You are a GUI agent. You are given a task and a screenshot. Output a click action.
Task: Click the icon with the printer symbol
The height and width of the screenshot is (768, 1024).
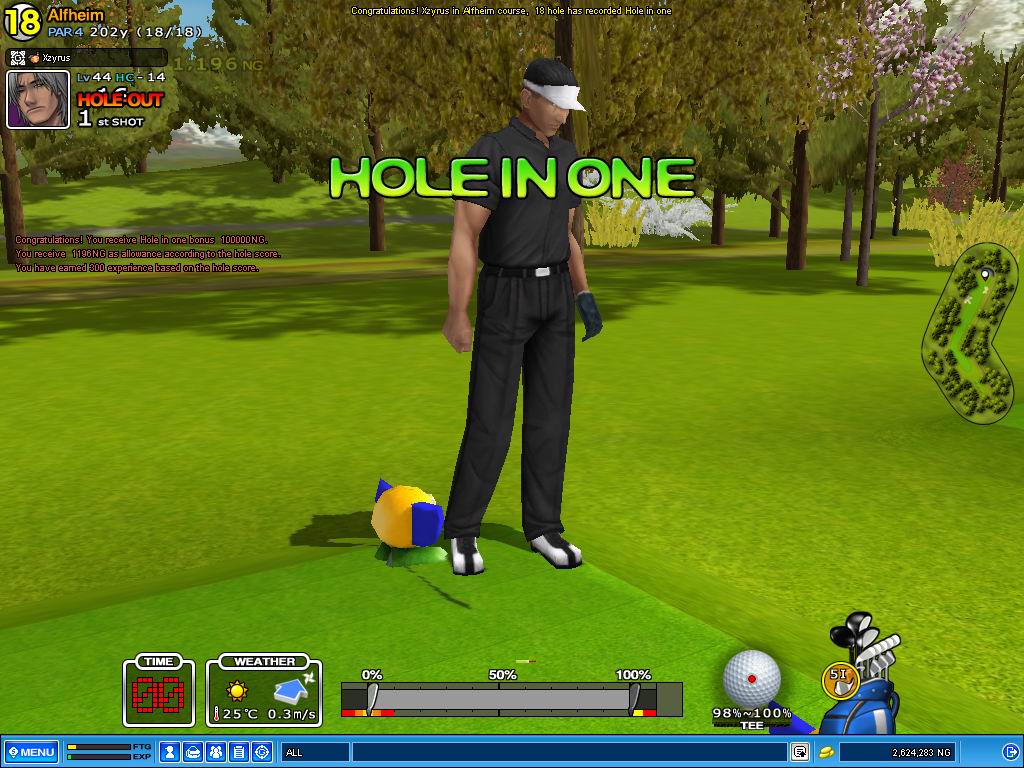(194, 752)
